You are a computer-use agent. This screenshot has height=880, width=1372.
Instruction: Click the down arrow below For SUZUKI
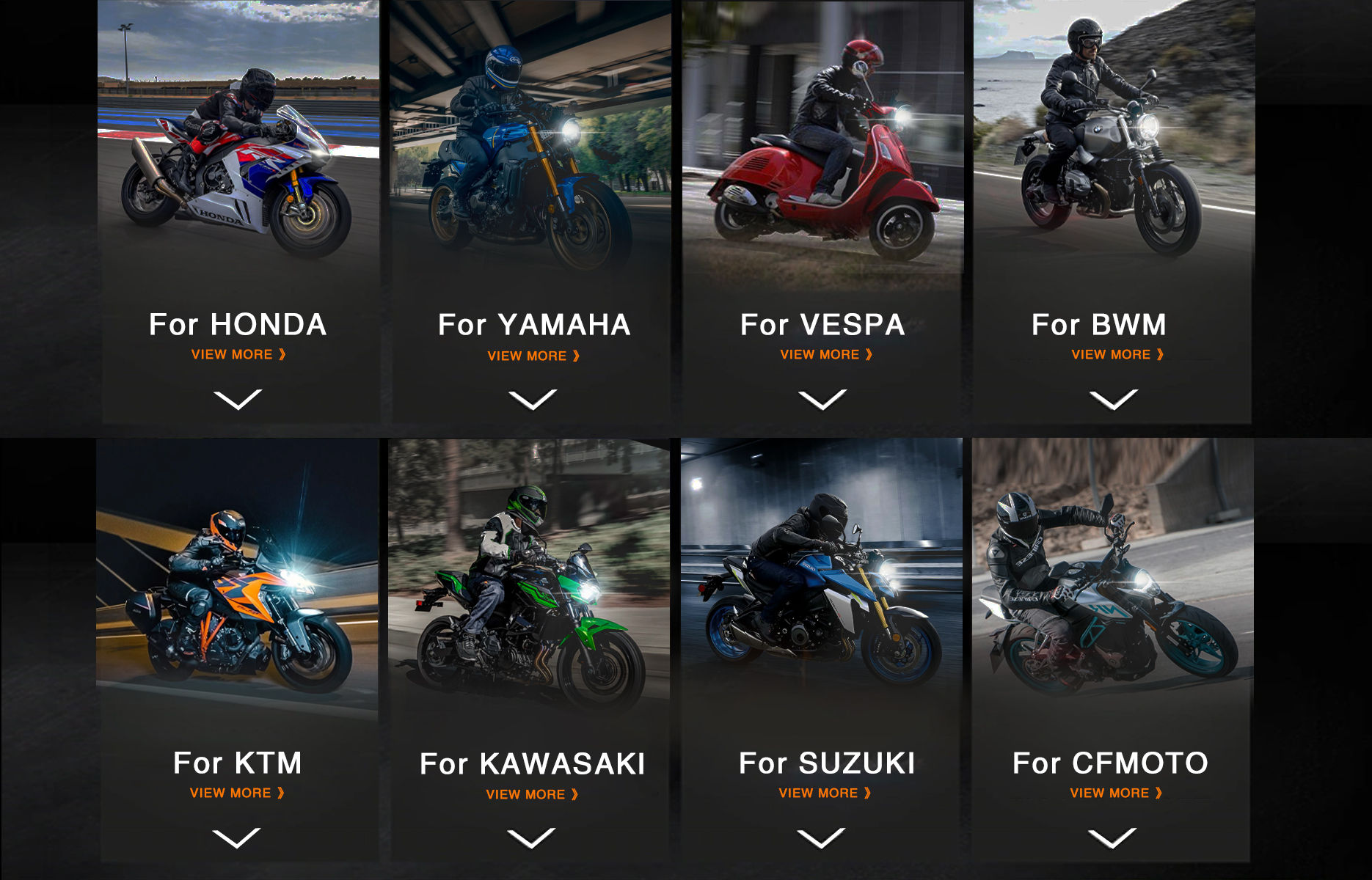click(822, 837)
